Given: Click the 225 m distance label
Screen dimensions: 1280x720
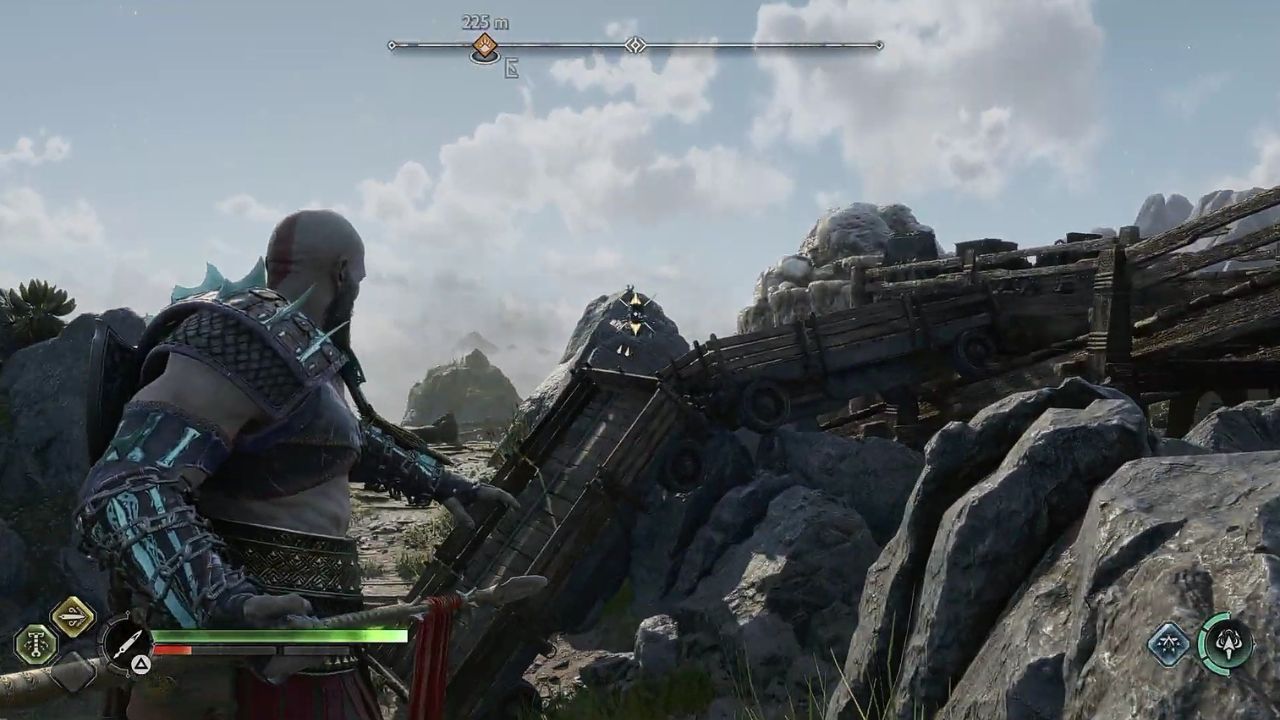Looking at the screenshot, I should tap(484, 22).
